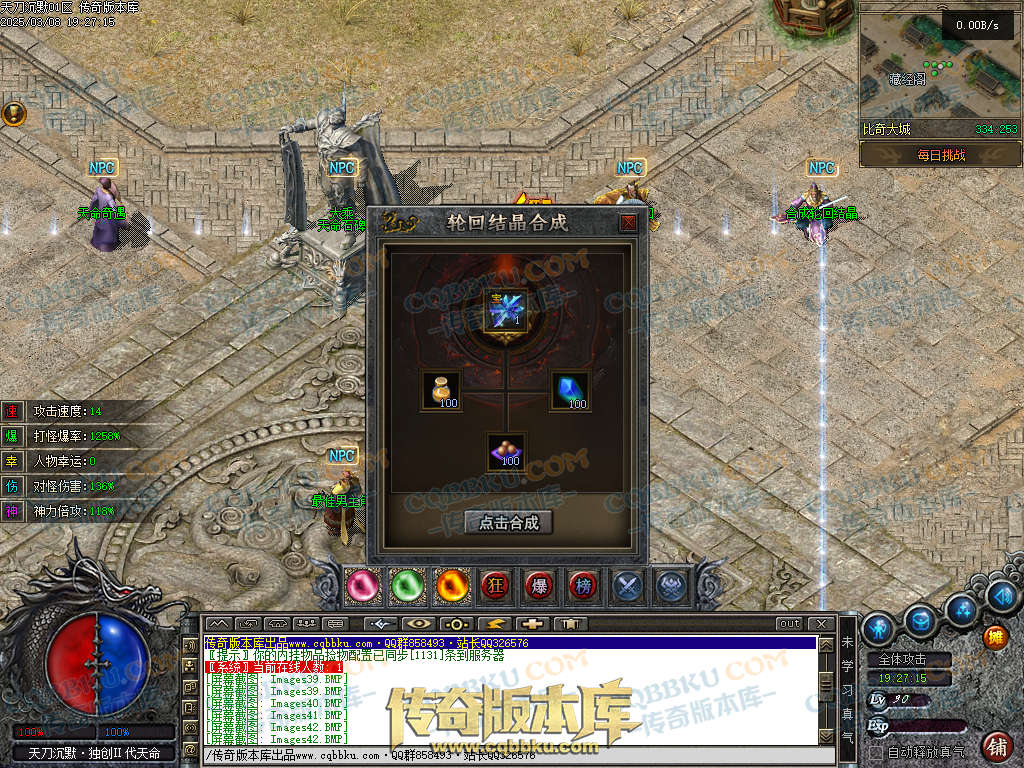Select the blue gem material slot

coord(570,390)
